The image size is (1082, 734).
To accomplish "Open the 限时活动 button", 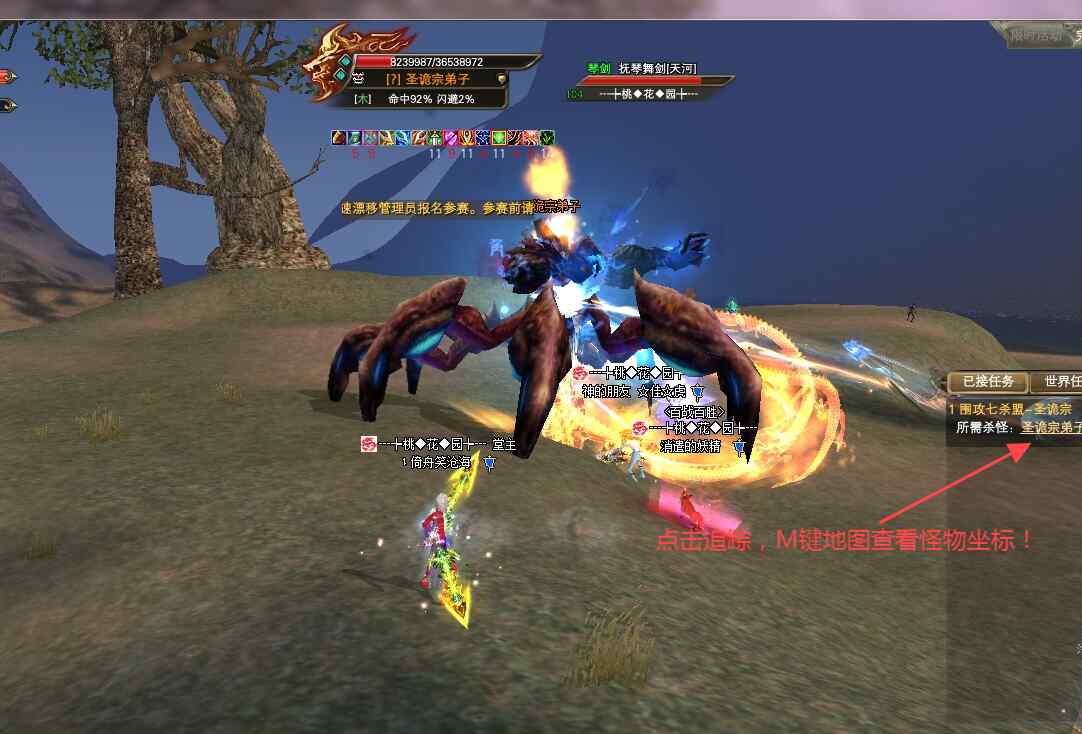I will coord(1035,36).
